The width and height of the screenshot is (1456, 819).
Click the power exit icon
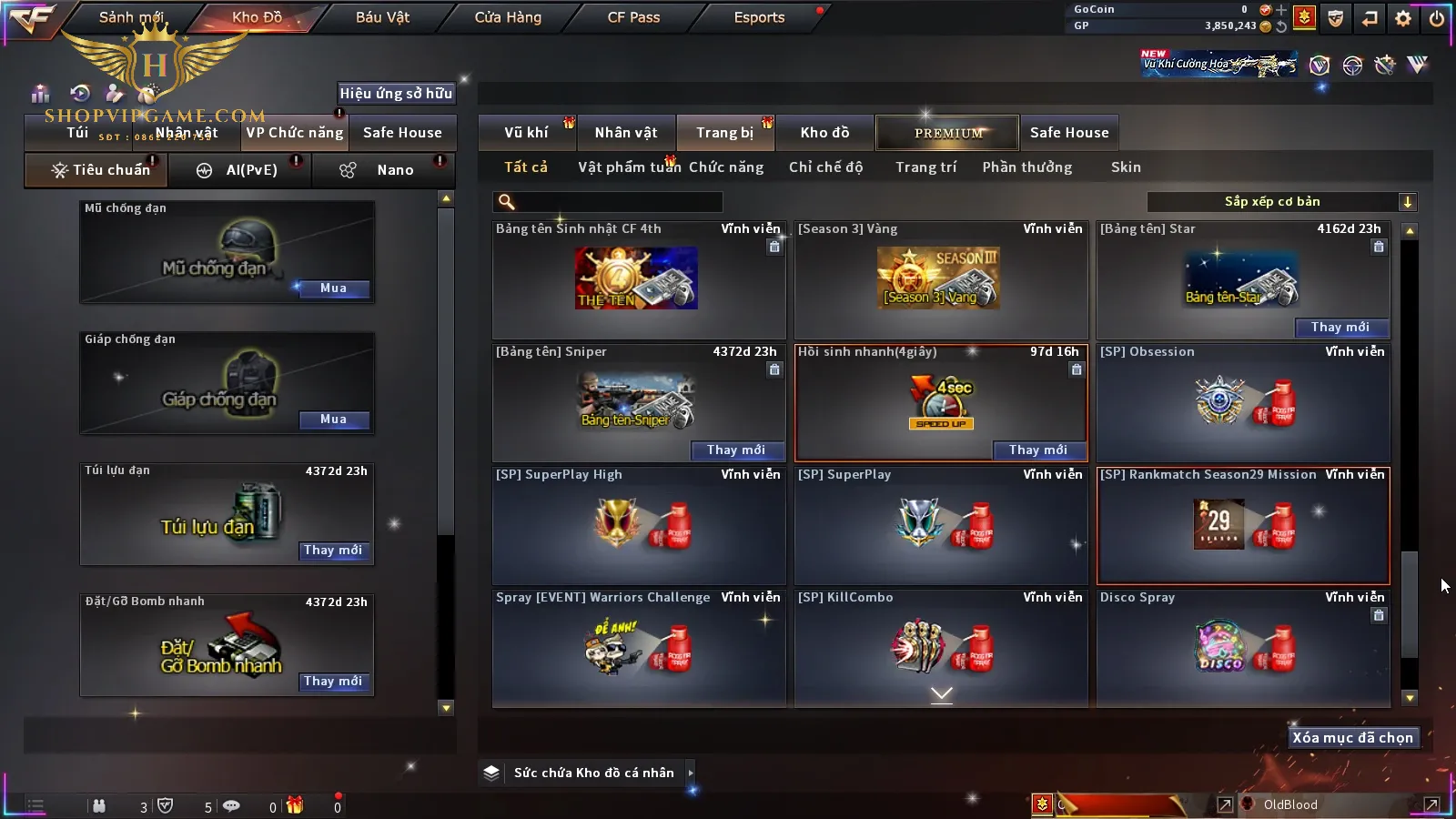pos(1437,18)
